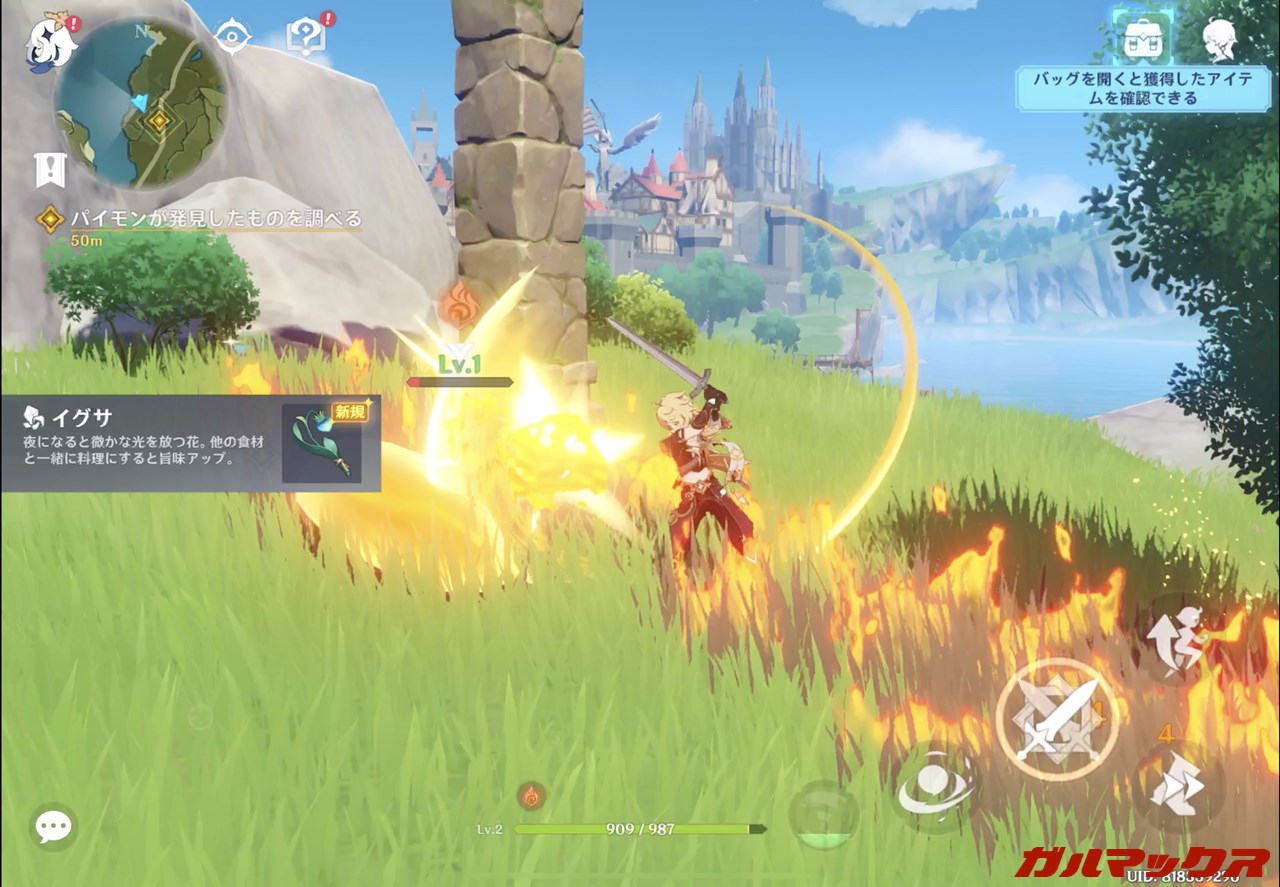This screenshot has height=887, width=1280.
Task: Open the chat speech bubble
Action: click(52, 826)
